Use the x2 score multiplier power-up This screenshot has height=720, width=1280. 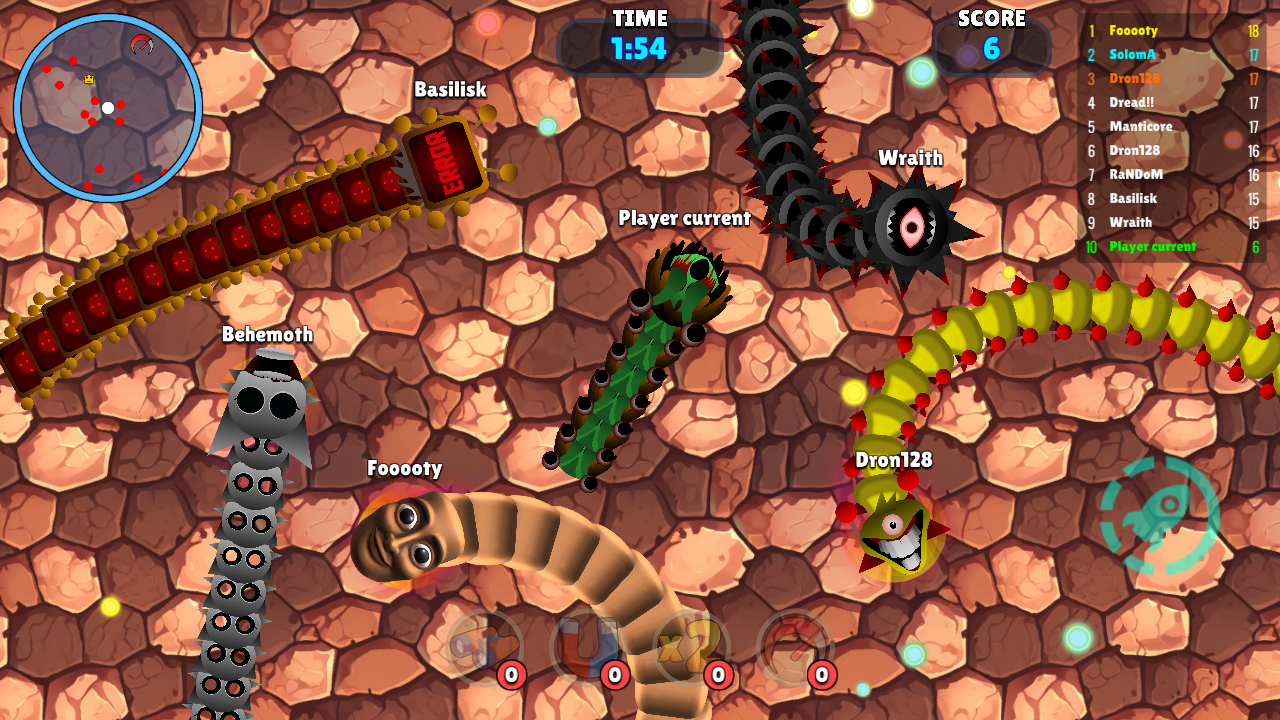pos(690,645)
